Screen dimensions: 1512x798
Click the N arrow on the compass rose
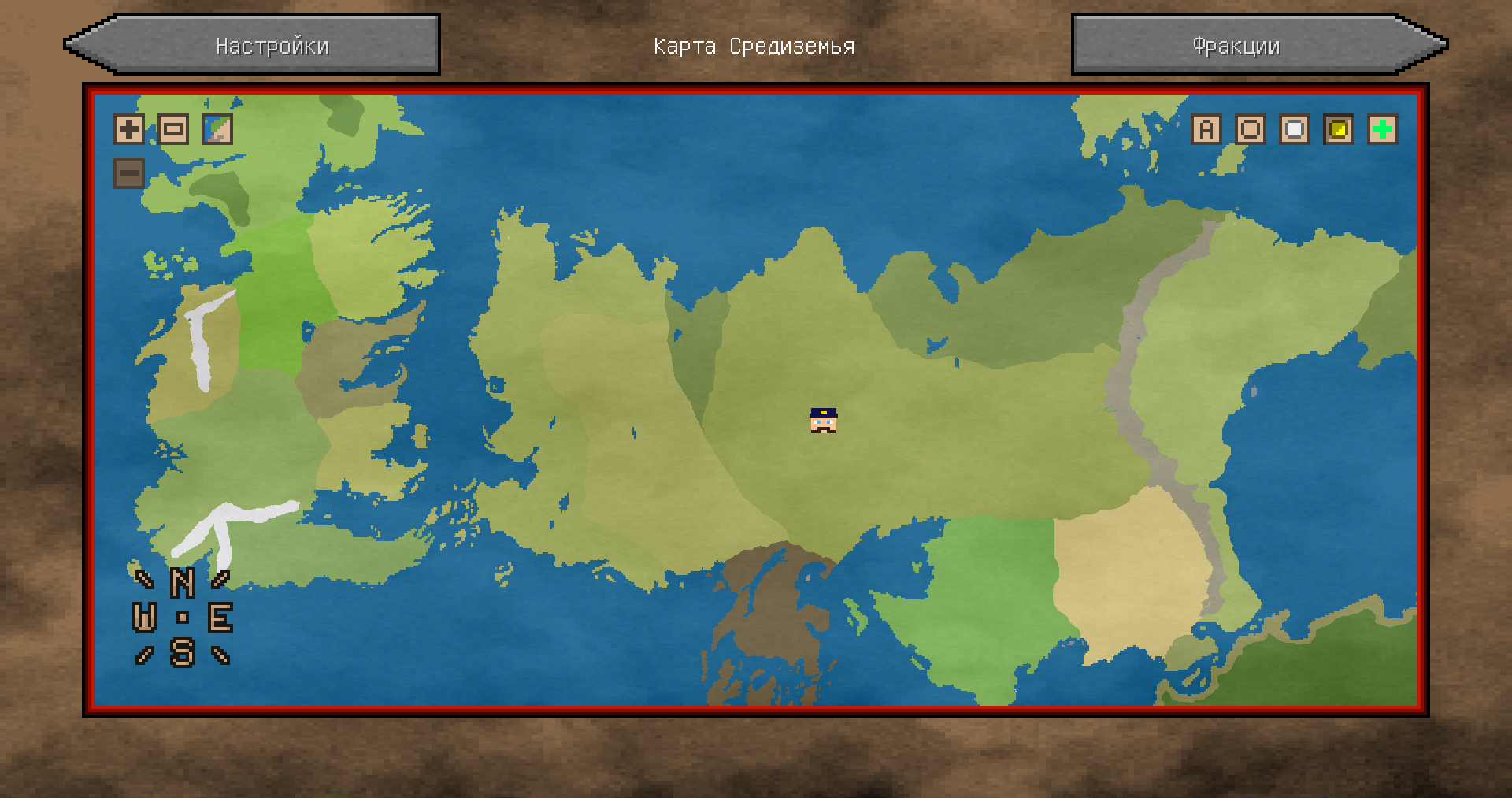[182, 584]
